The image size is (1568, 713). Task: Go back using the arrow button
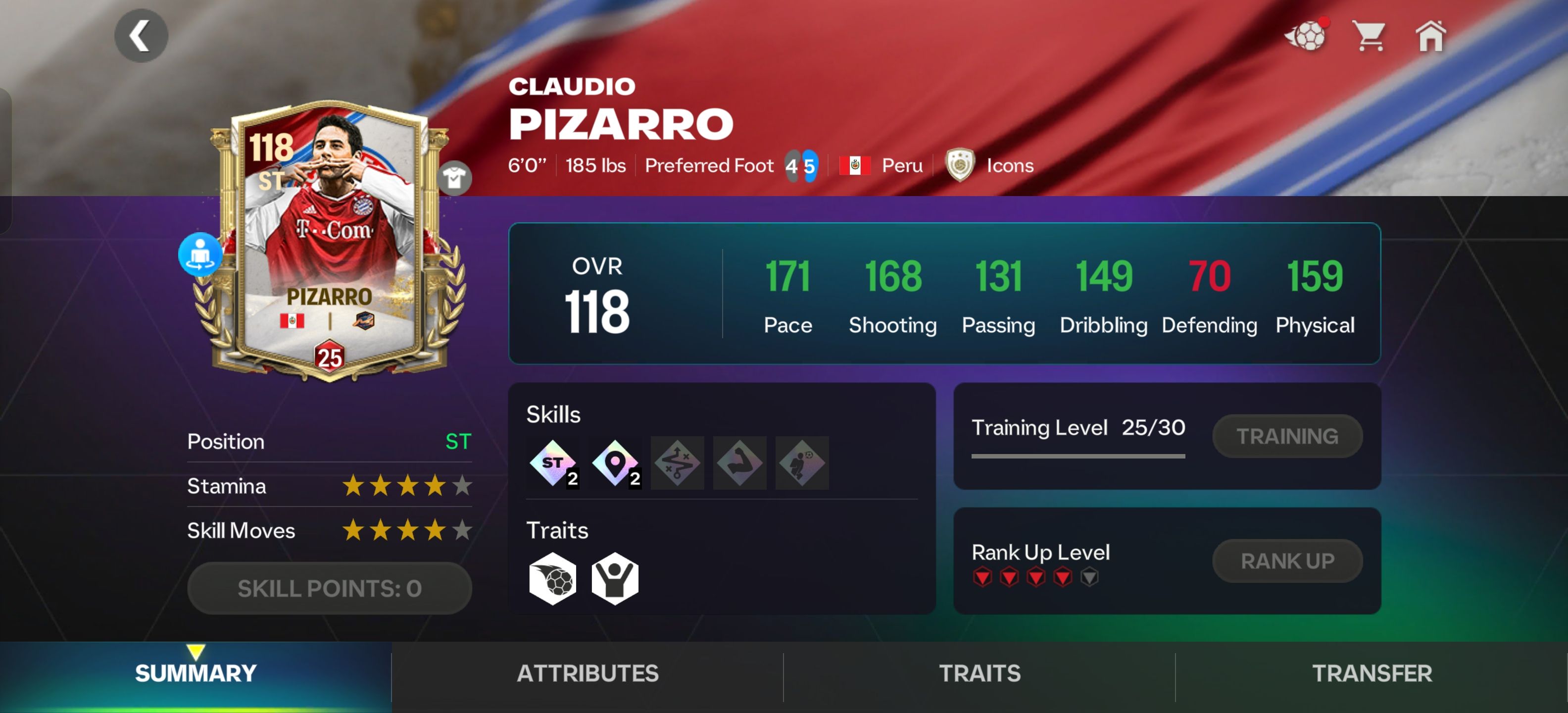click(x=141, y=36)
